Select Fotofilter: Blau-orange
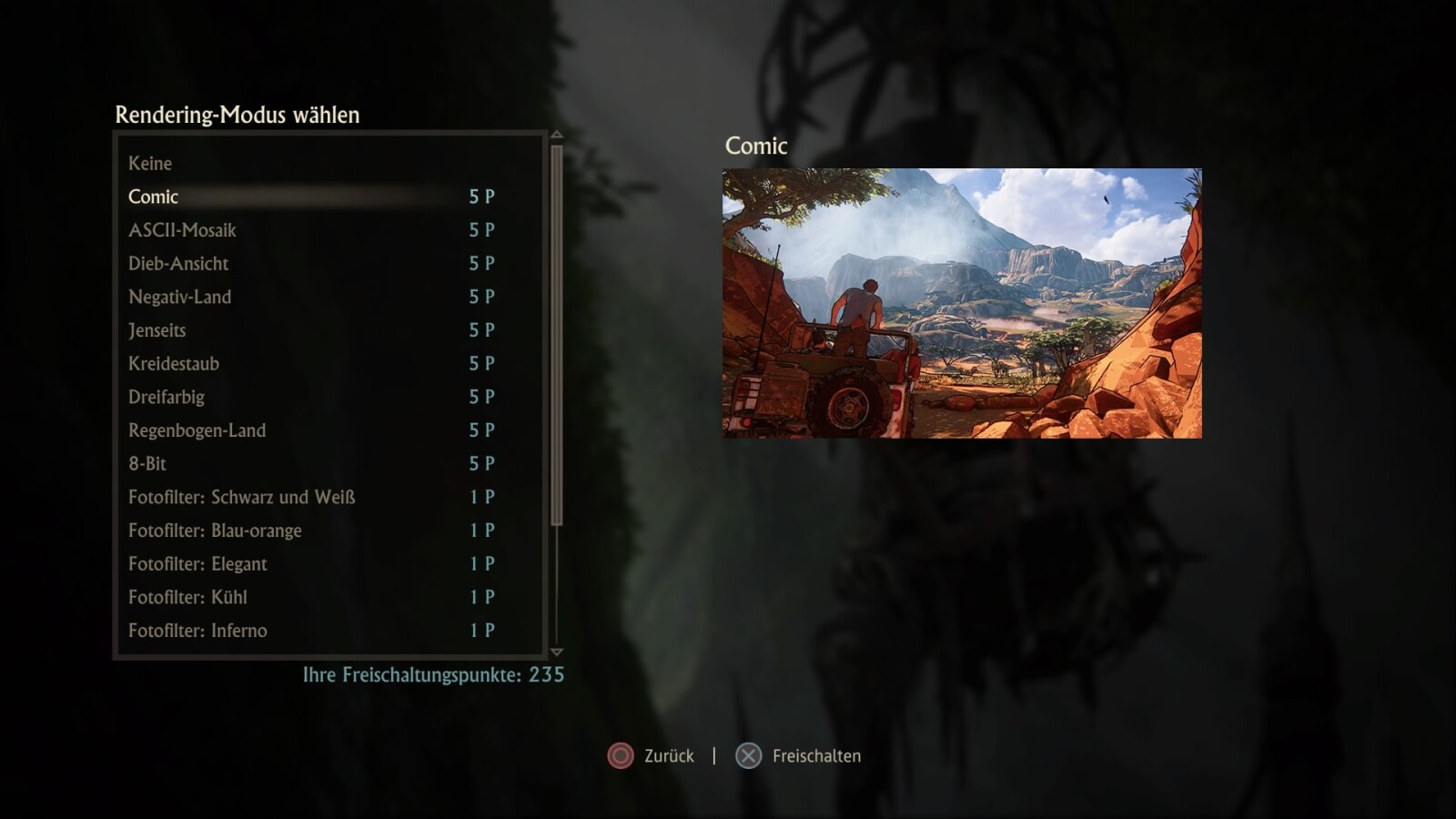The width and height of the screenshot is (1456, 819). point(215,531)
